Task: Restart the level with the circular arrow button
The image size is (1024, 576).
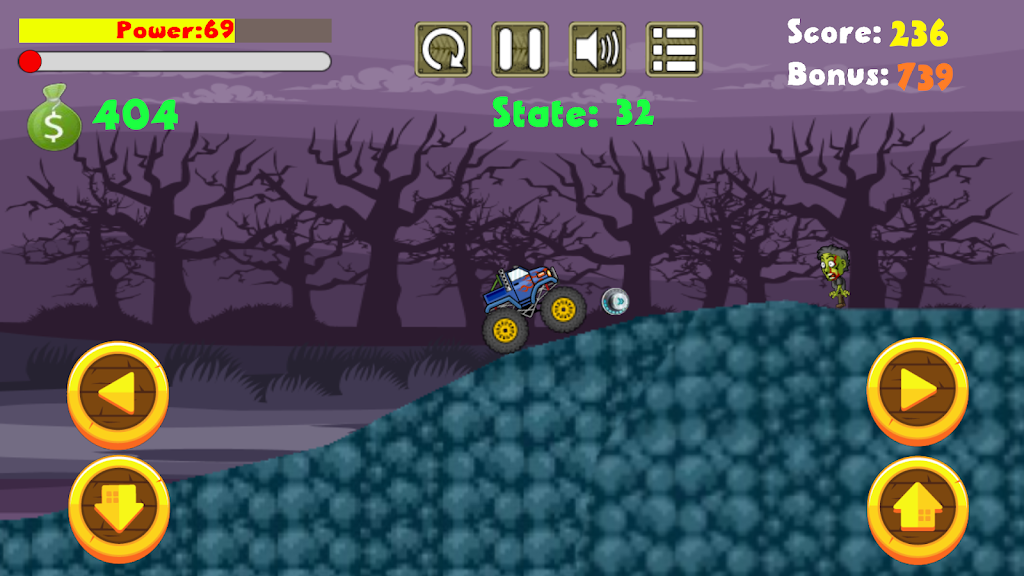Action: 443,50
